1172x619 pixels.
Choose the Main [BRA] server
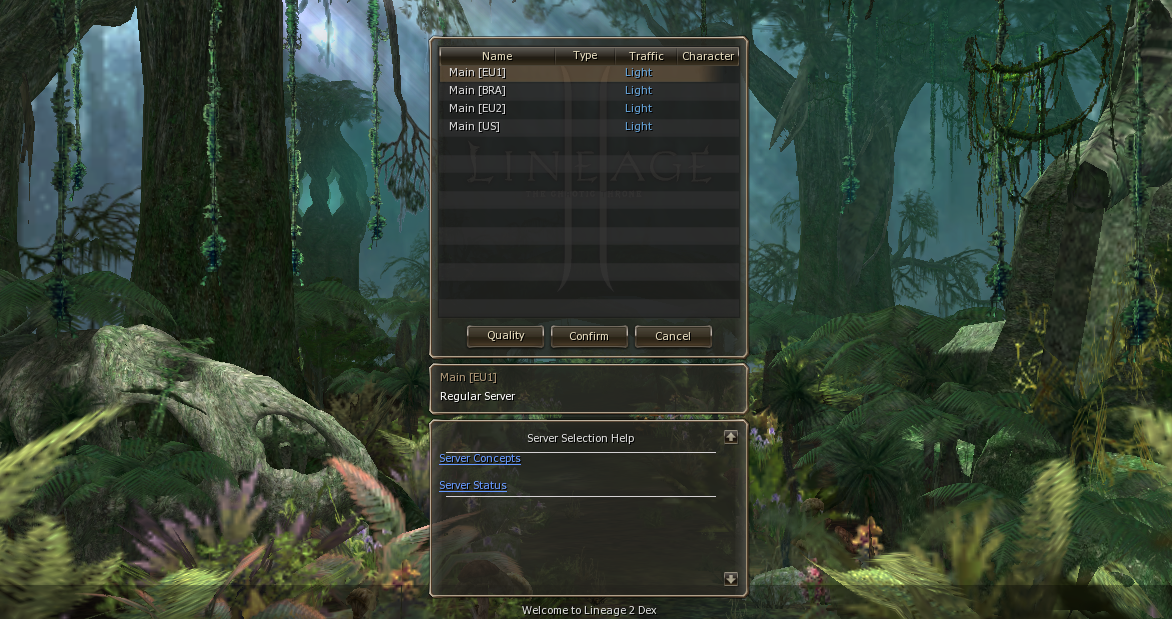tap(478, 90)
